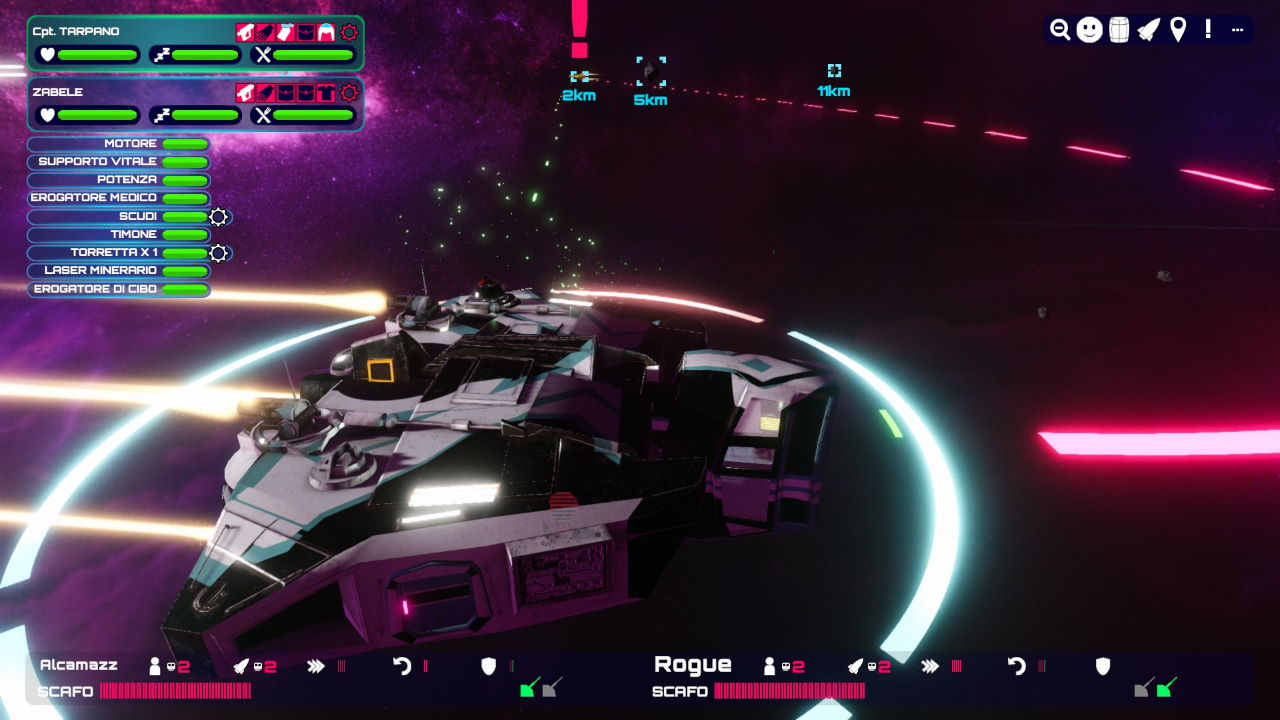Click the zoom-out magnifier icon
The height and width of the screenshot is (720, 1280).
point(1060,30)
